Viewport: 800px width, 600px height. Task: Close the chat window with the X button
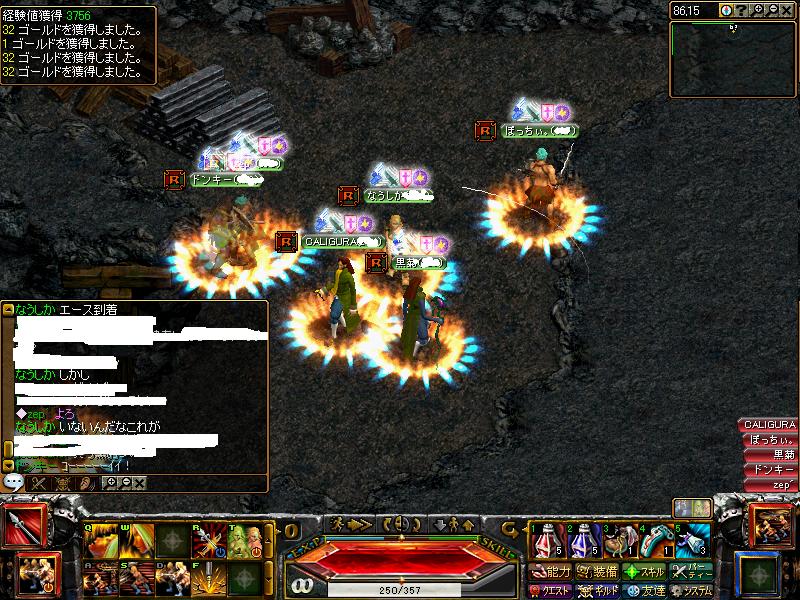(x=139, y=483)
